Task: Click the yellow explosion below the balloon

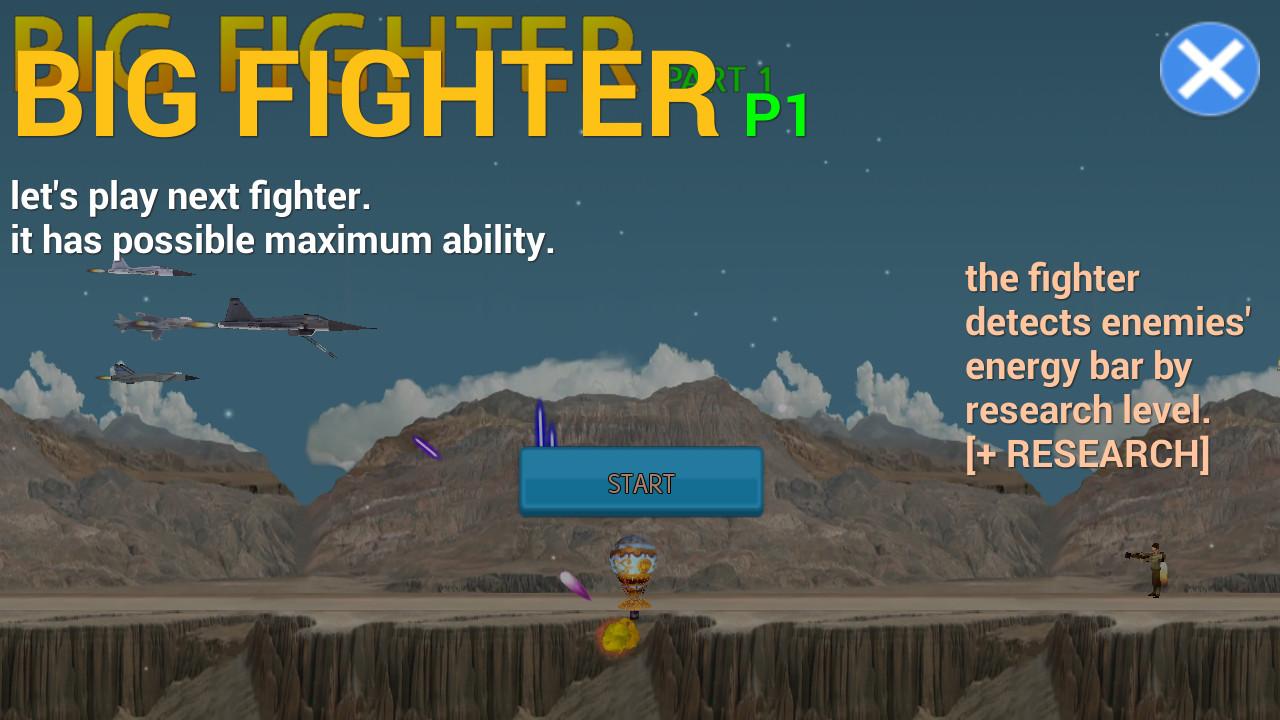Action: pyautogui.click(x=620, y=635)
